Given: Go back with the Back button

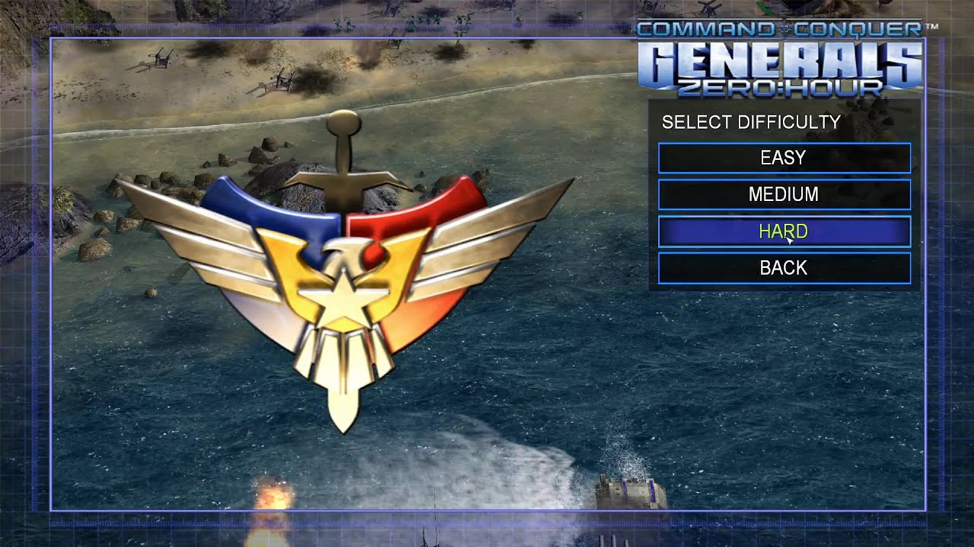Looking at the screenshot, I should point(784,268).
